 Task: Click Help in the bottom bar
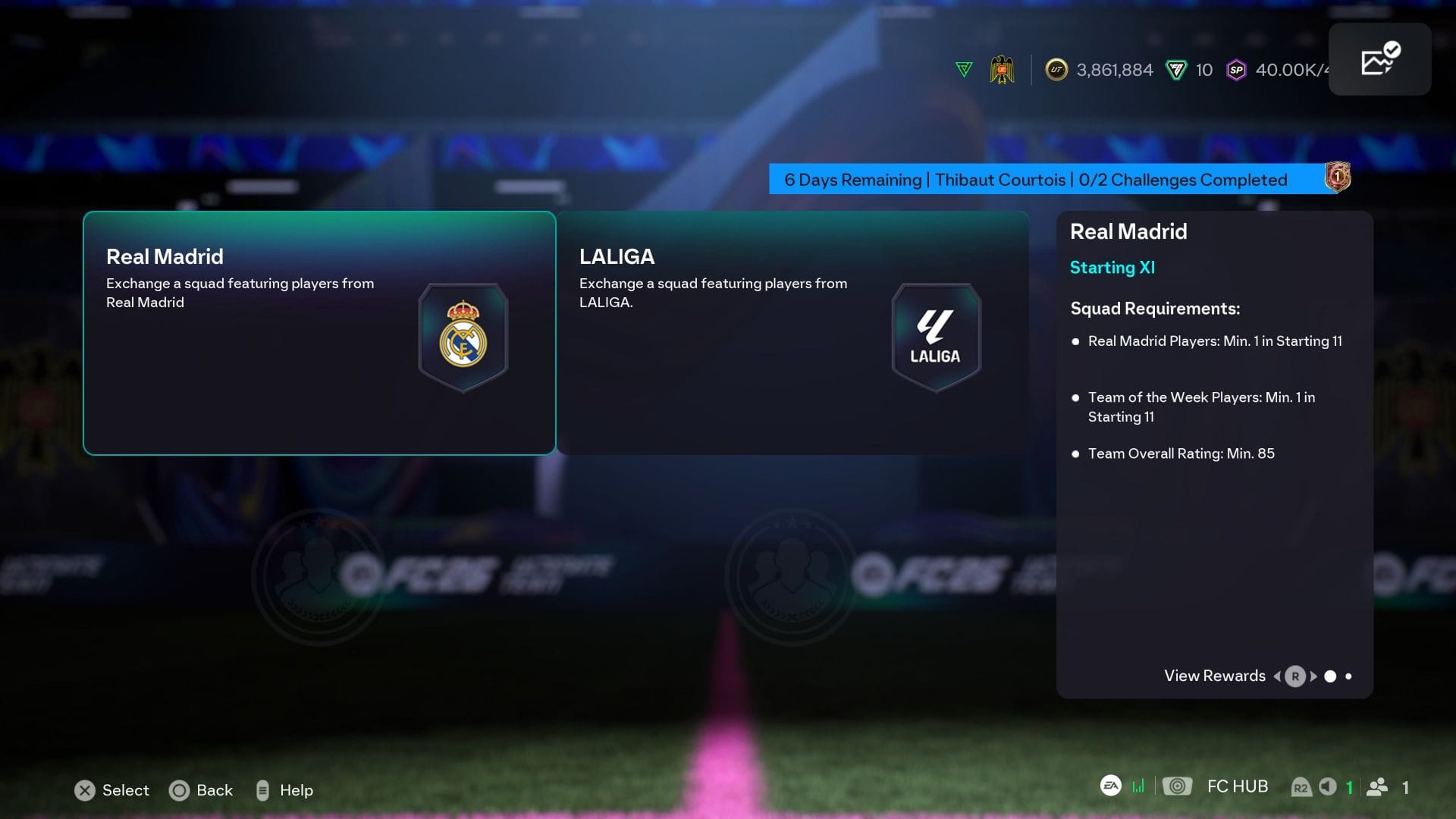[296, 790]
